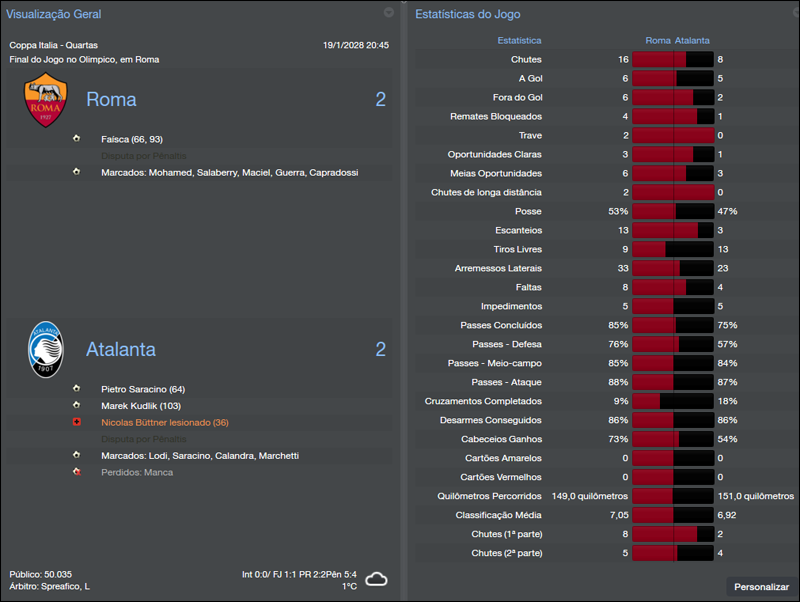The image size is (800, 602).
Task: Select the Estatística column header
Action: 519,41
